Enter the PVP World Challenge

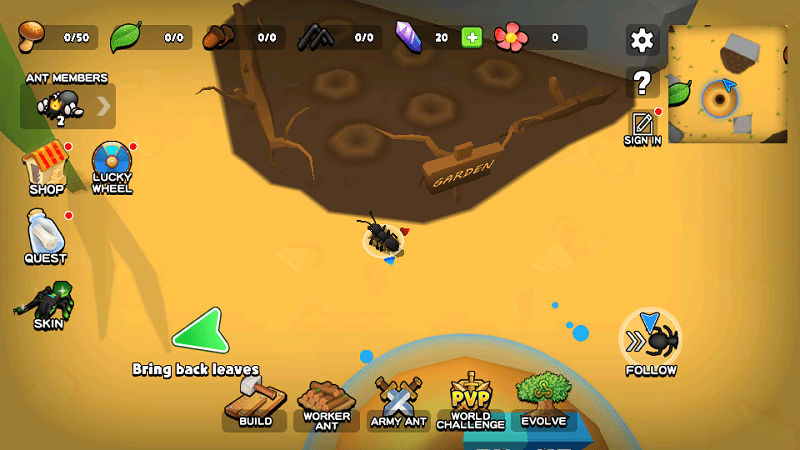470,404
